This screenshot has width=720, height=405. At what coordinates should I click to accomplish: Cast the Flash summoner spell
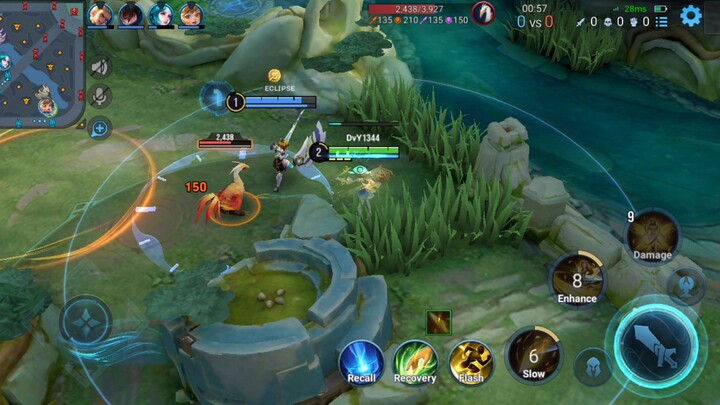[470, 360]
